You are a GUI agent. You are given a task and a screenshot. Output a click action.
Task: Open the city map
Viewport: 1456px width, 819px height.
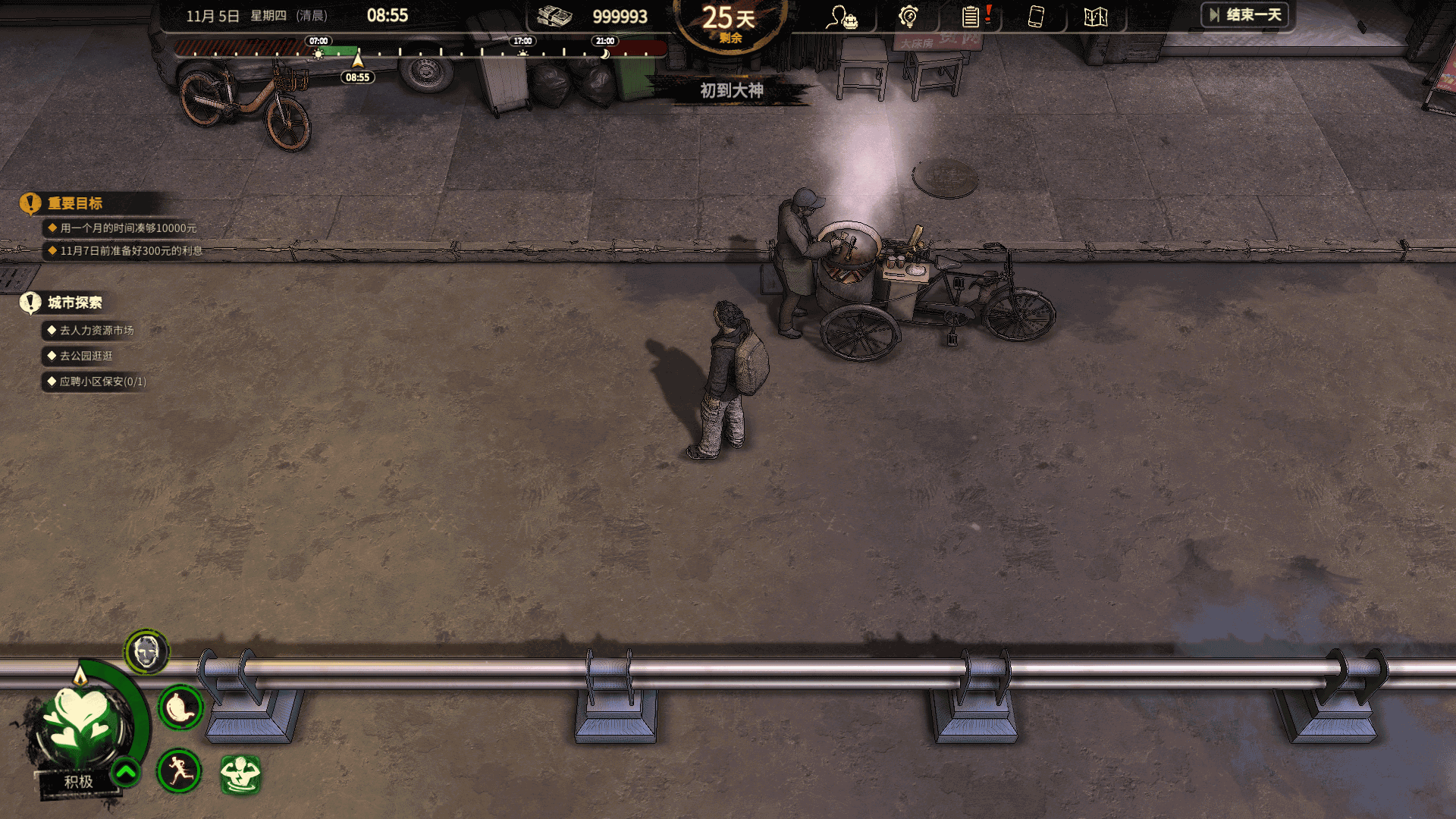click(1096, 17)
